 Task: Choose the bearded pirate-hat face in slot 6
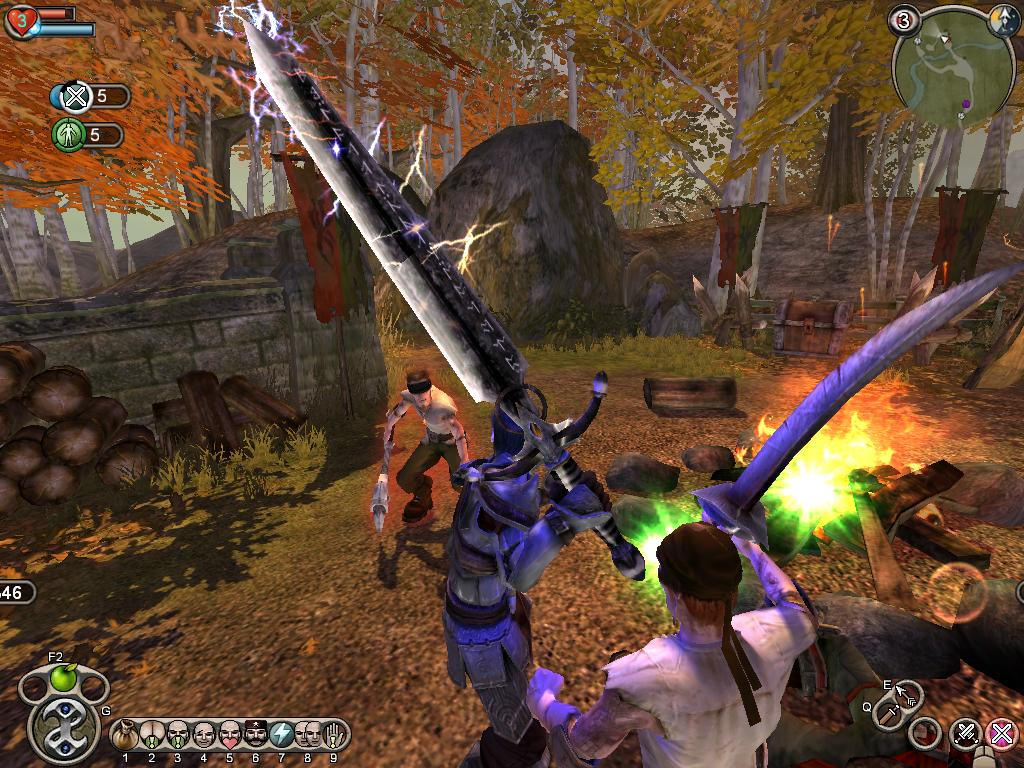coord(256,735)
